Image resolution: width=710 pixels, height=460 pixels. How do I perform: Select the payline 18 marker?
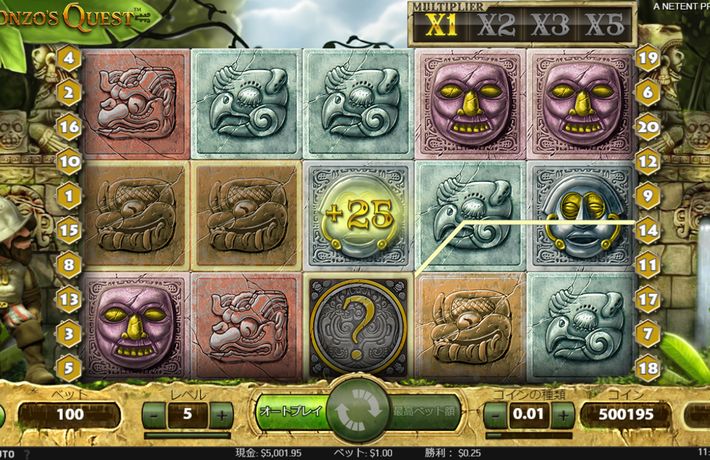click(x=647, y=368)
